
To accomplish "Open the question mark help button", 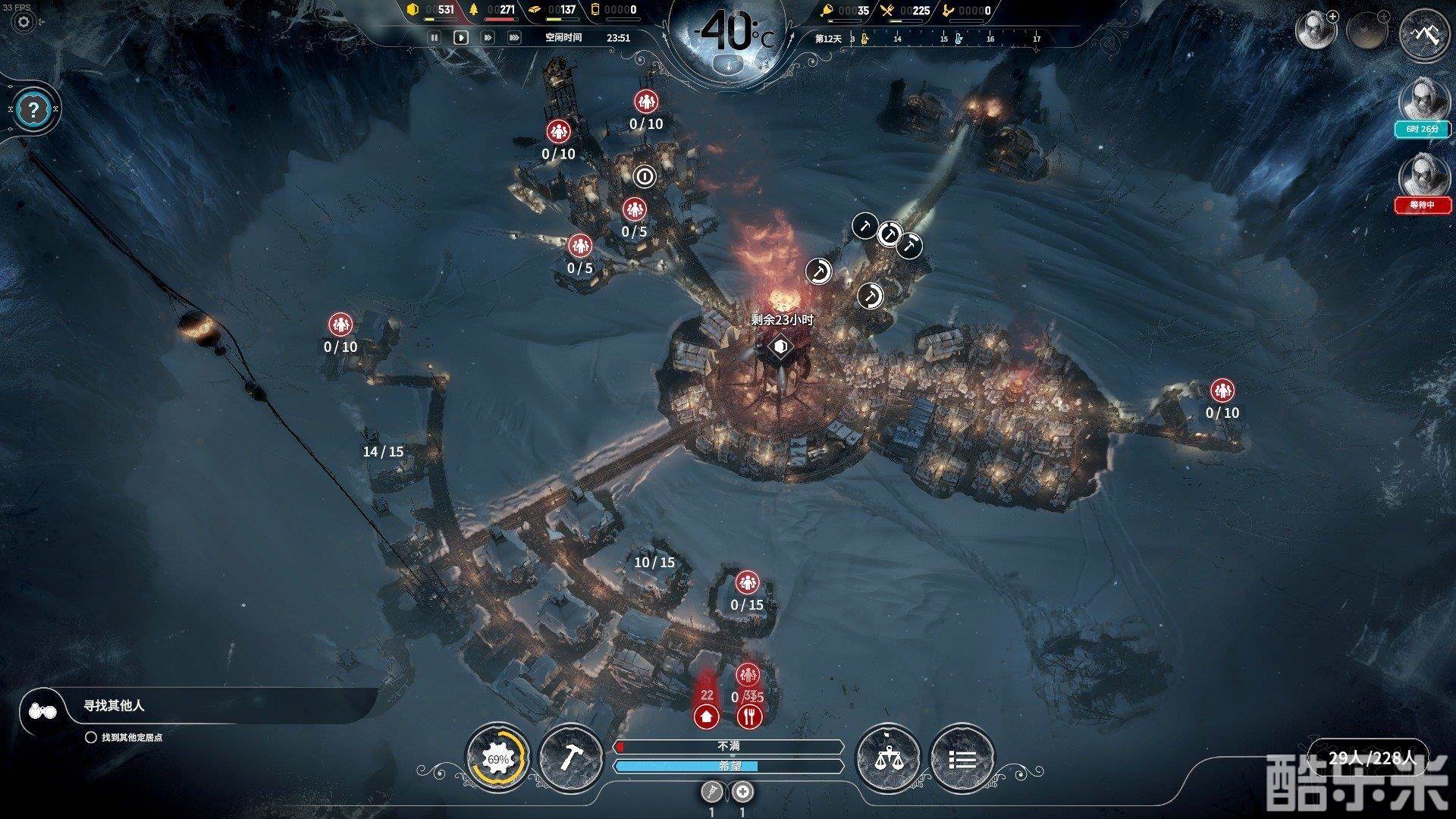I will coord(33,110).
